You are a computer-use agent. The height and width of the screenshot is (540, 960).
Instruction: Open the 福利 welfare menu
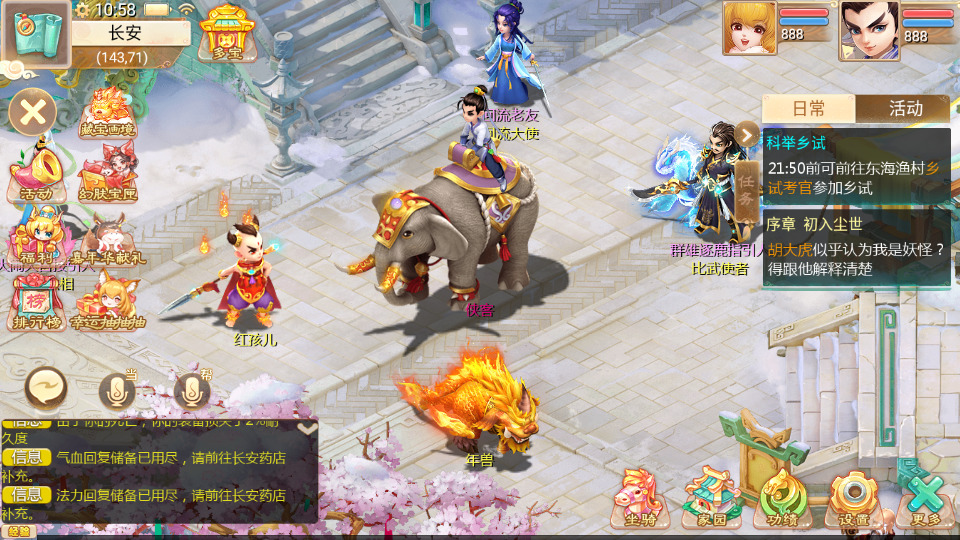tap(35, 236)
